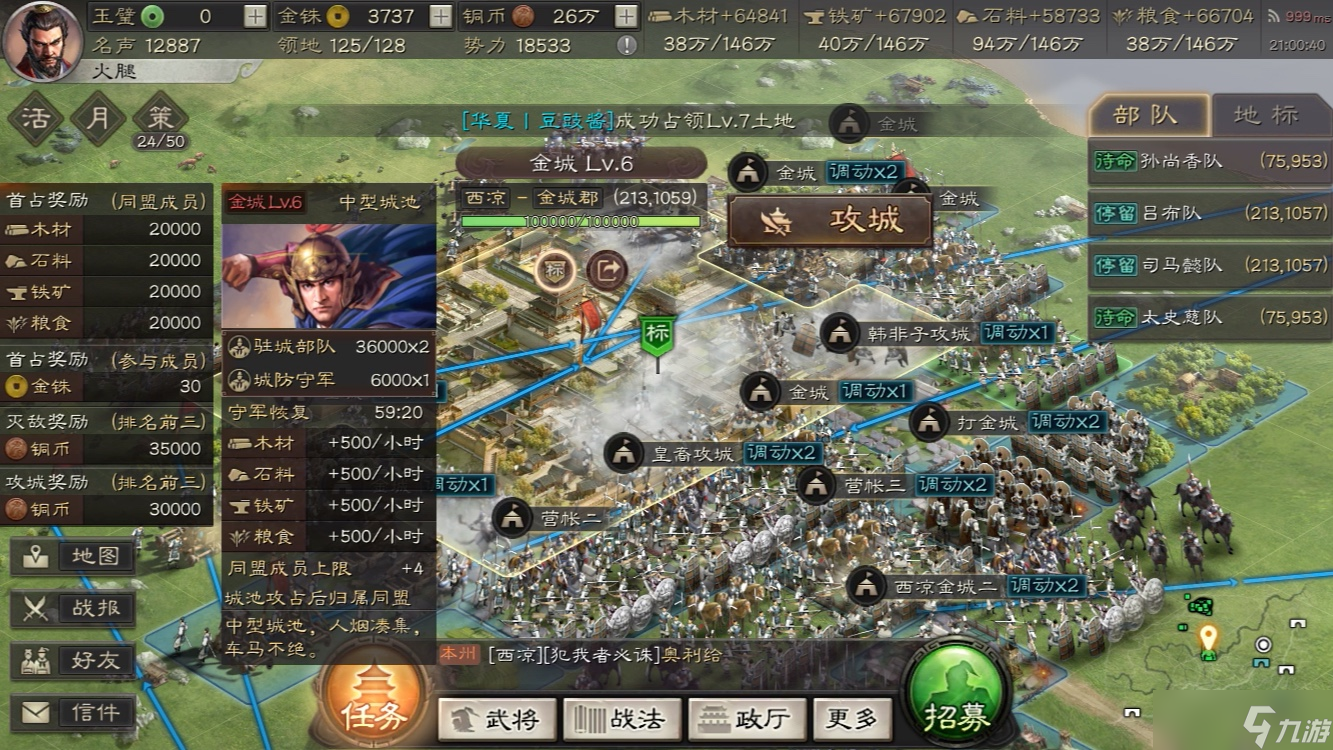
Task: Open the 招募 recruit screen
Action: point(957,704)
